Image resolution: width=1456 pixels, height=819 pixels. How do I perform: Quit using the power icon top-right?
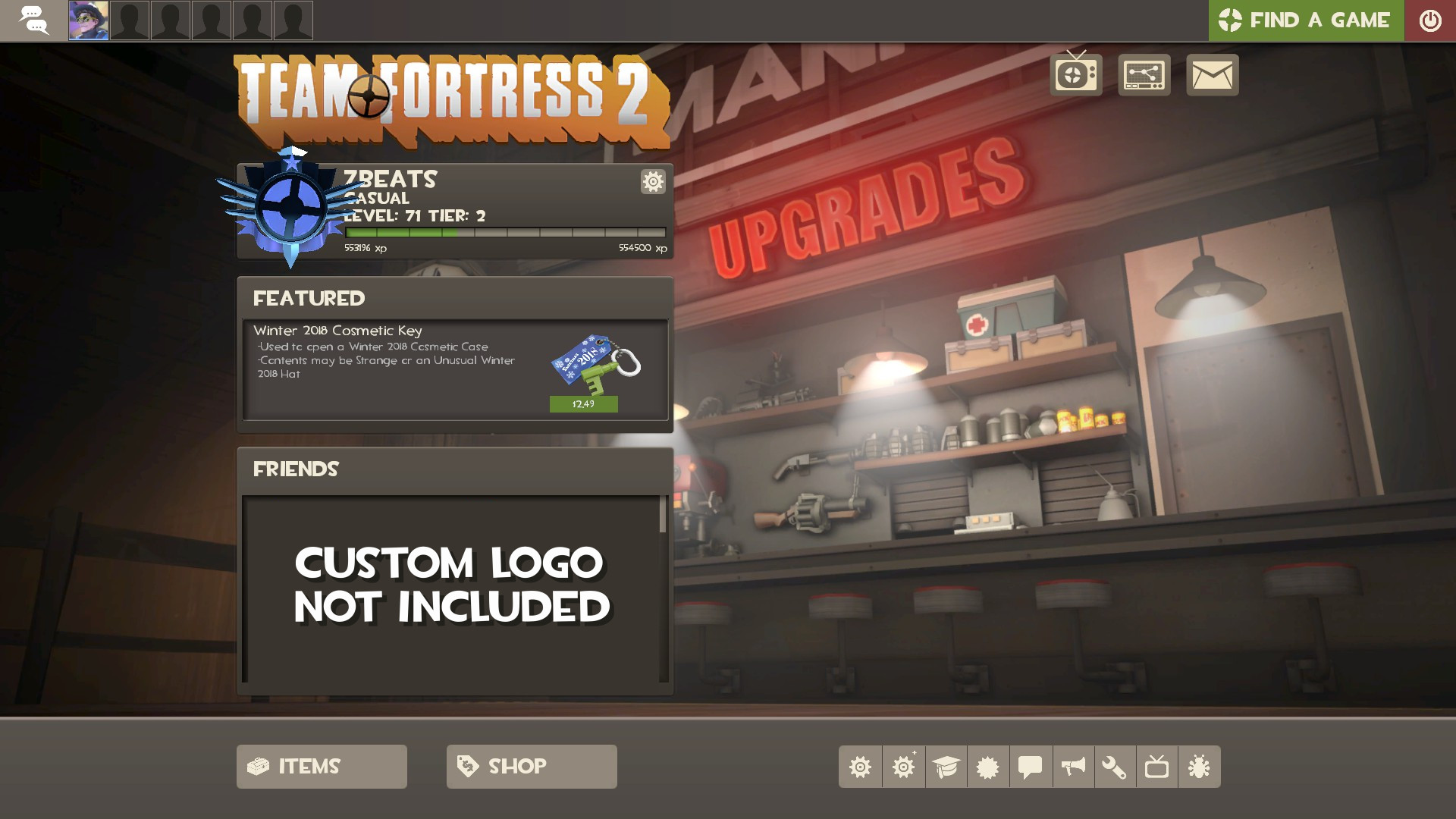click(1430, 20)
